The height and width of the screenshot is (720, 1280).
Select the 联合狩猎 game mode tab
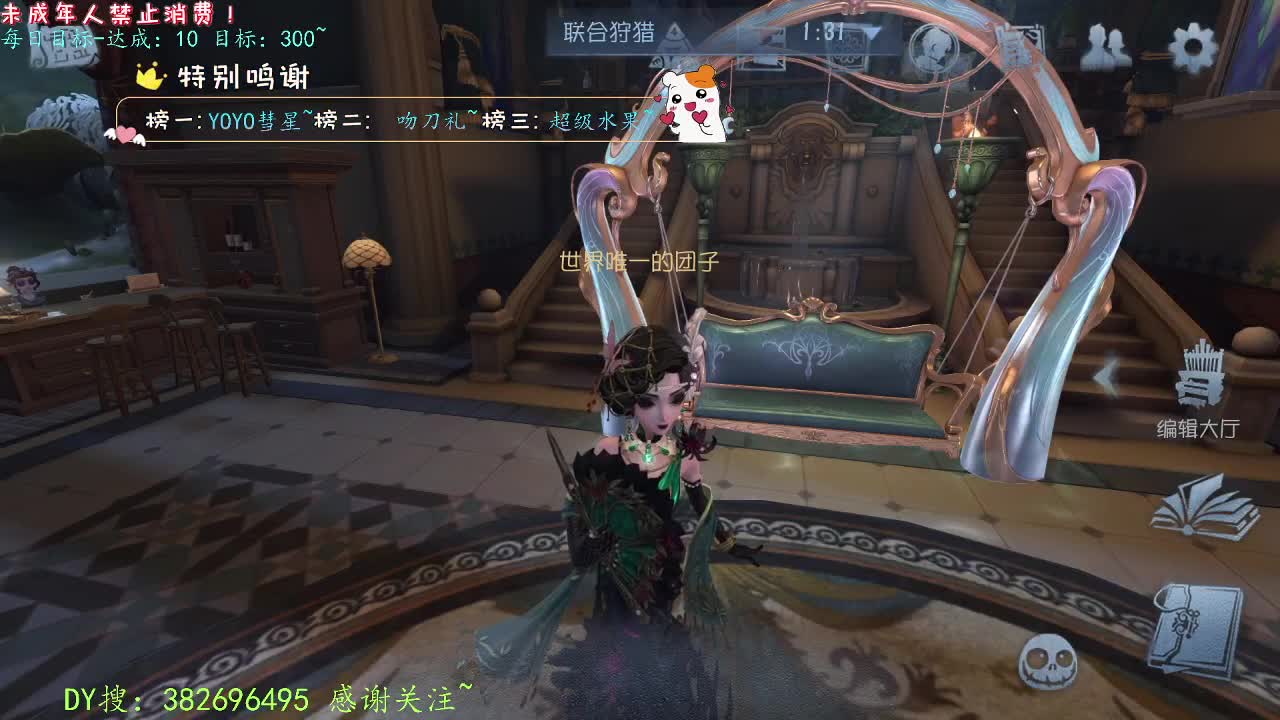(x=610, y=32)
